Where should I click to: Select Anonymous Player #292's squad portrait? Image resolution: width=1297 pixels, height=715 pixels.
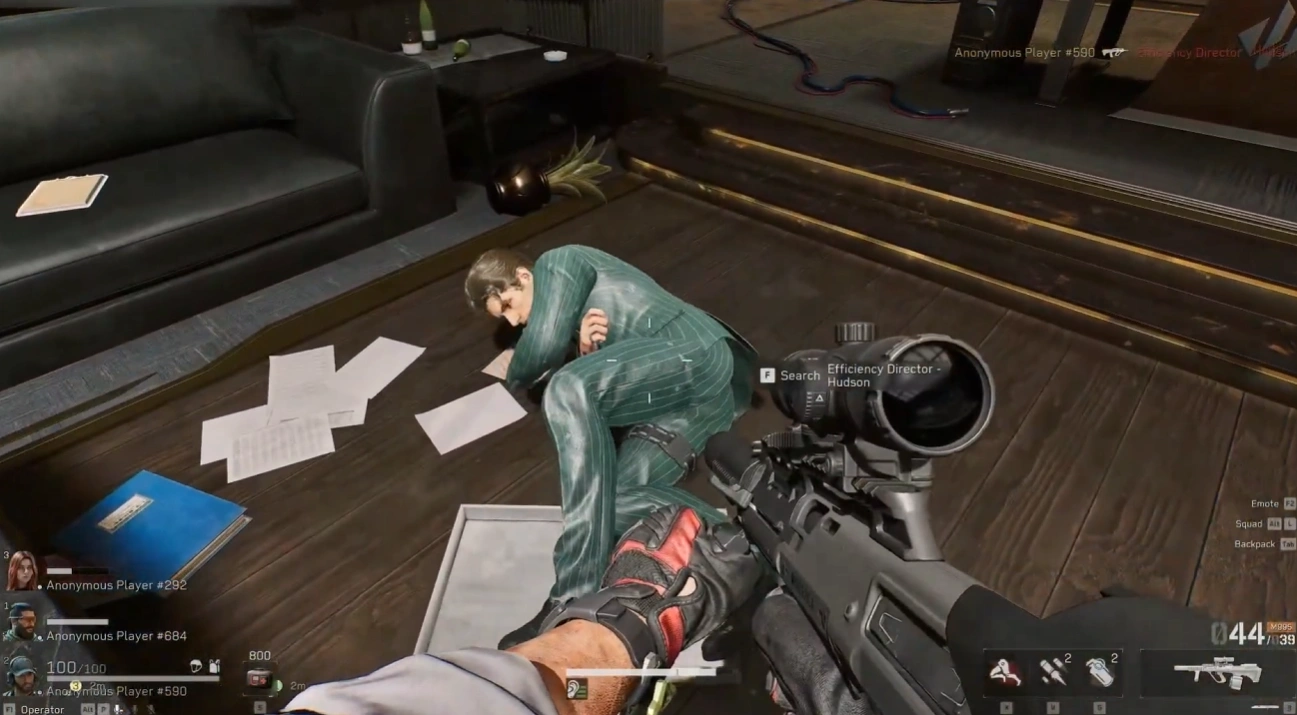(21, 571)
